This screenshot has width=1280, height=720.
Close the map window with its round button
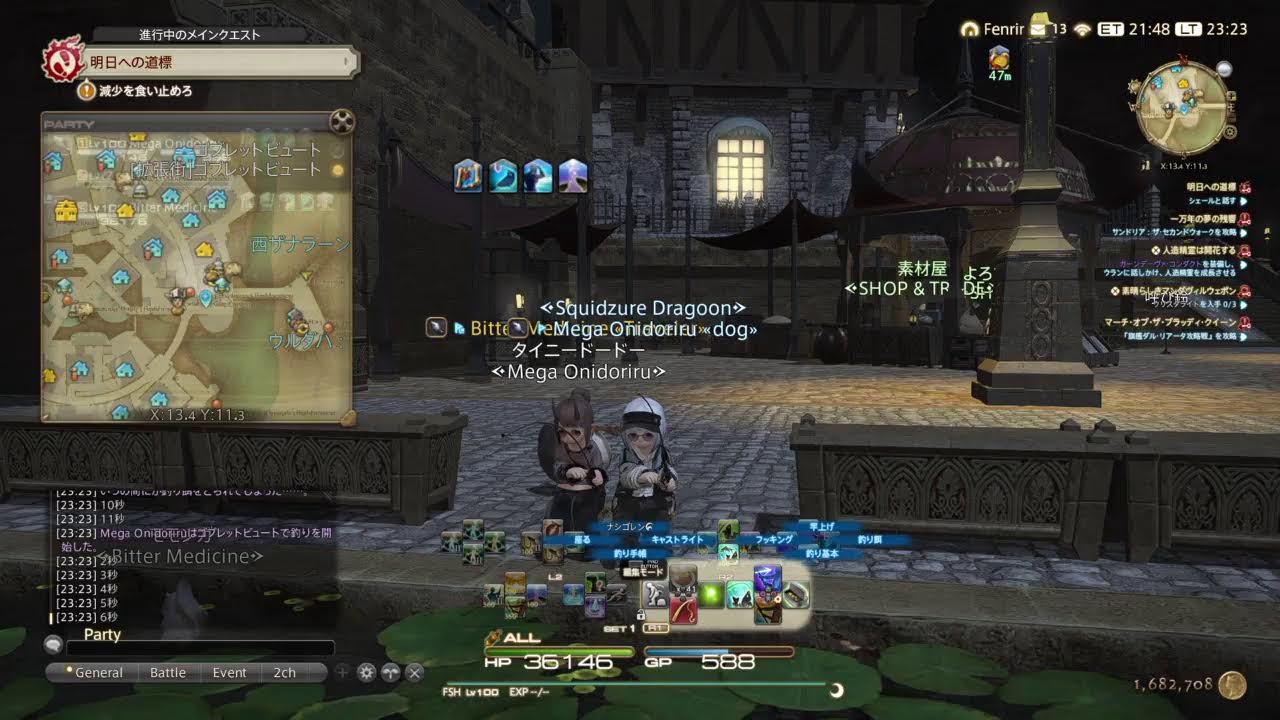342,123
